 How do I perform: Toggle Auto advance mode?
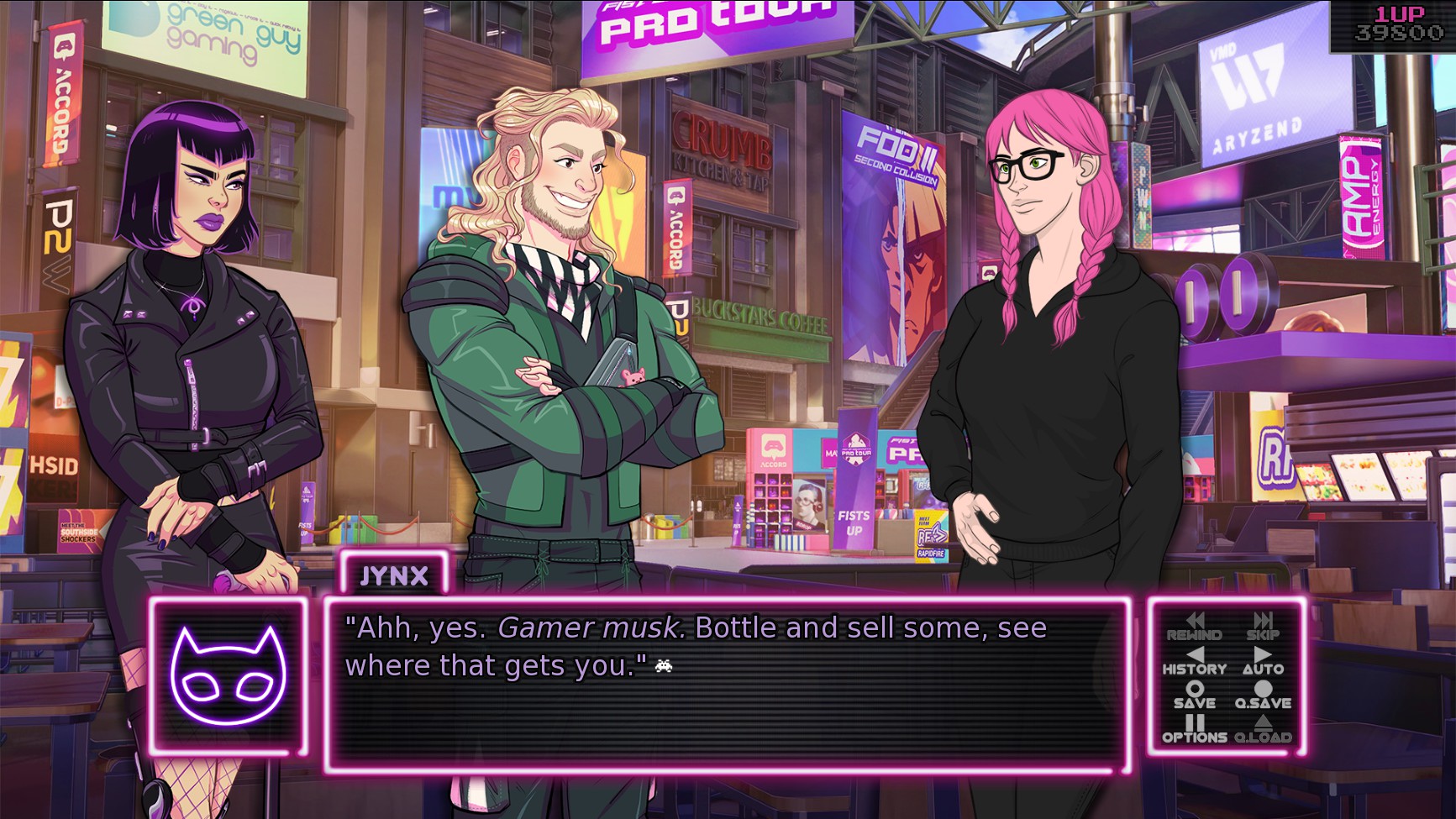click(1263, 661)
